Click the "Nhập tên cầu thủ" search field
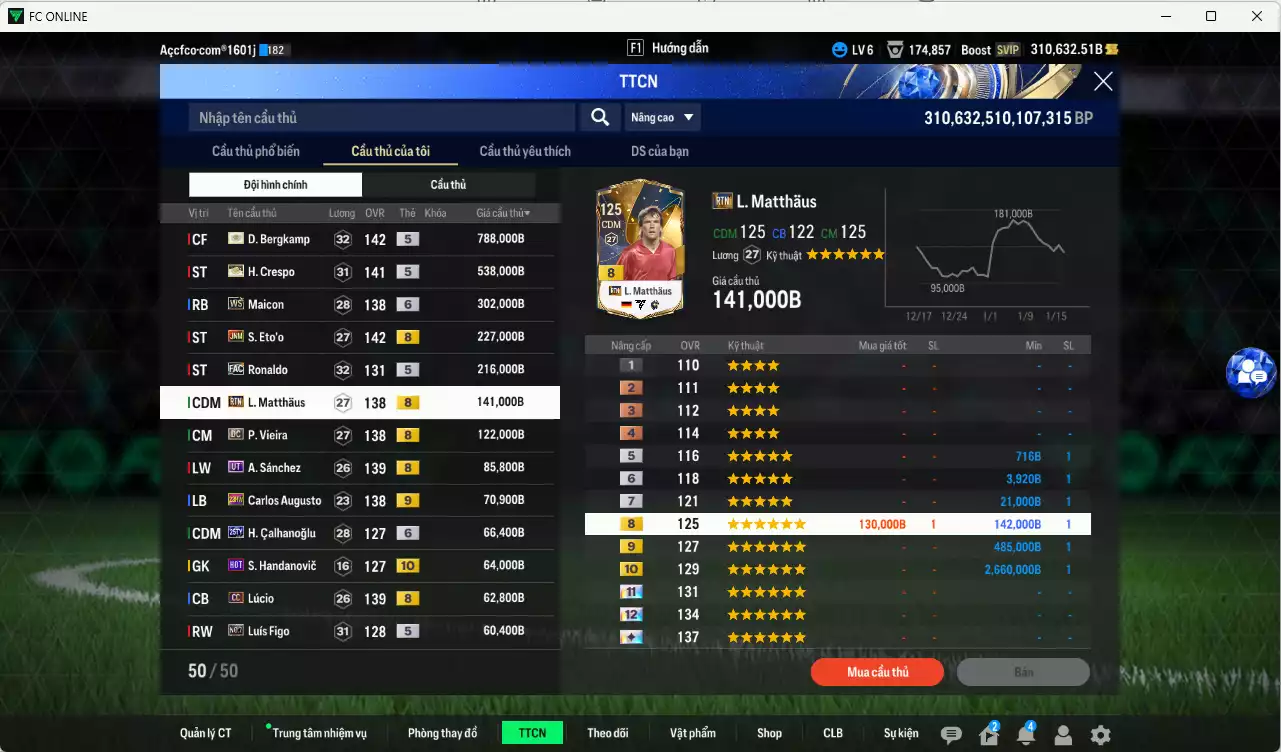This screenshot has height=752, width=1281. click(x=380, y=117)
